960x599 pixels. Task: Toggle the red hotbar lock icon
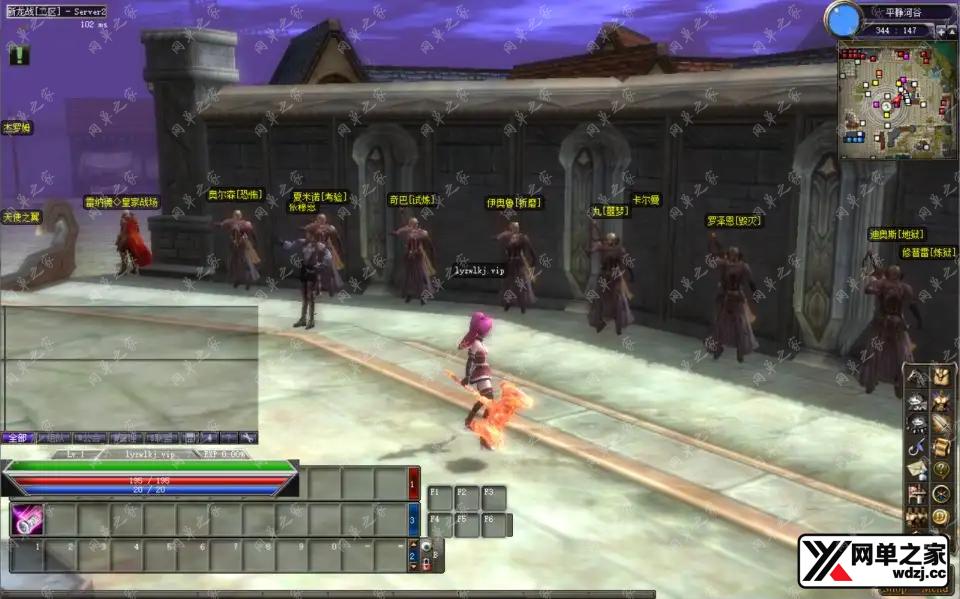(x=425, y=565)
